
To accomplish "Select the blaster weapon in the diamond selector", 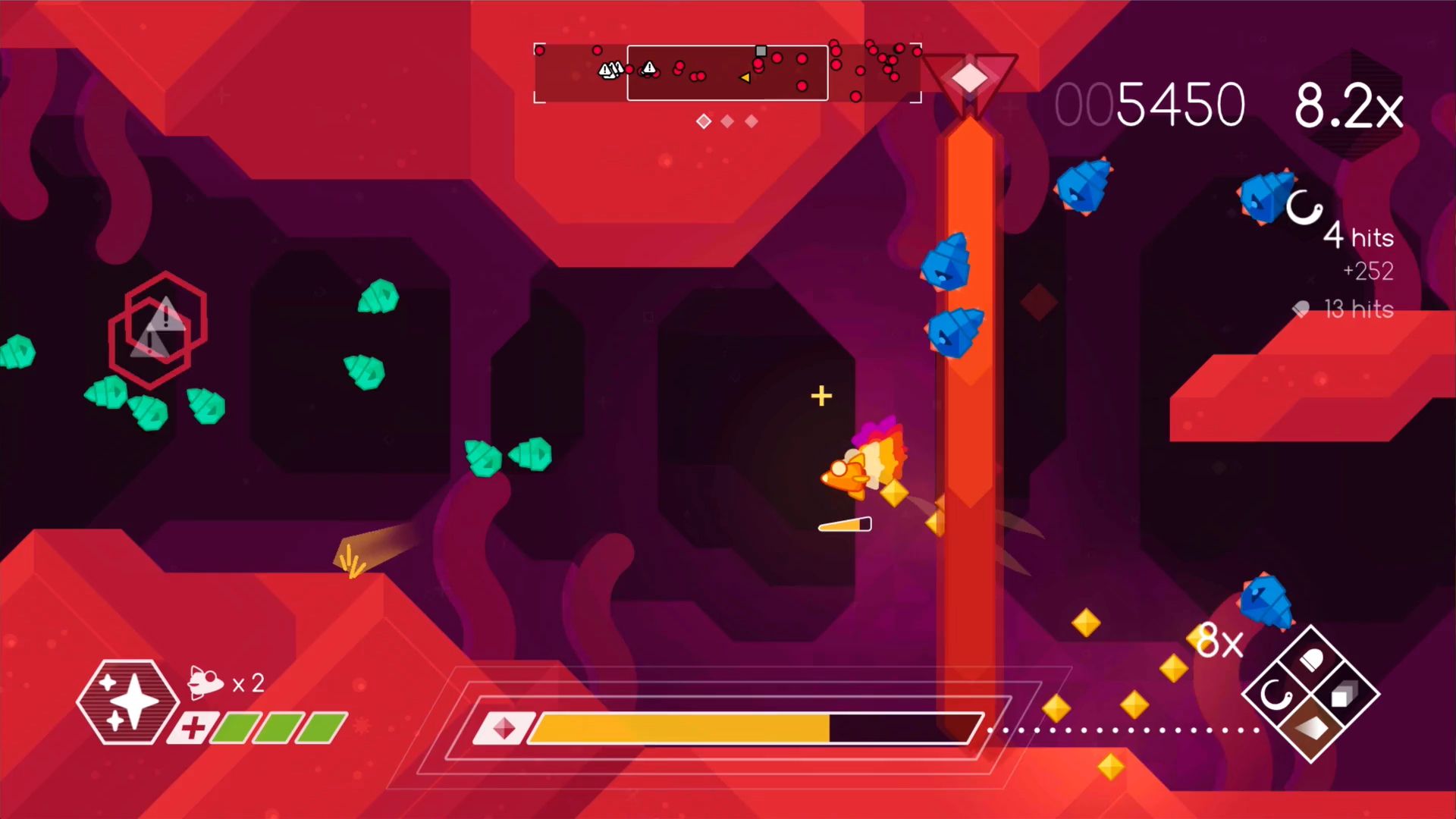I will (x=1311, y=658).
